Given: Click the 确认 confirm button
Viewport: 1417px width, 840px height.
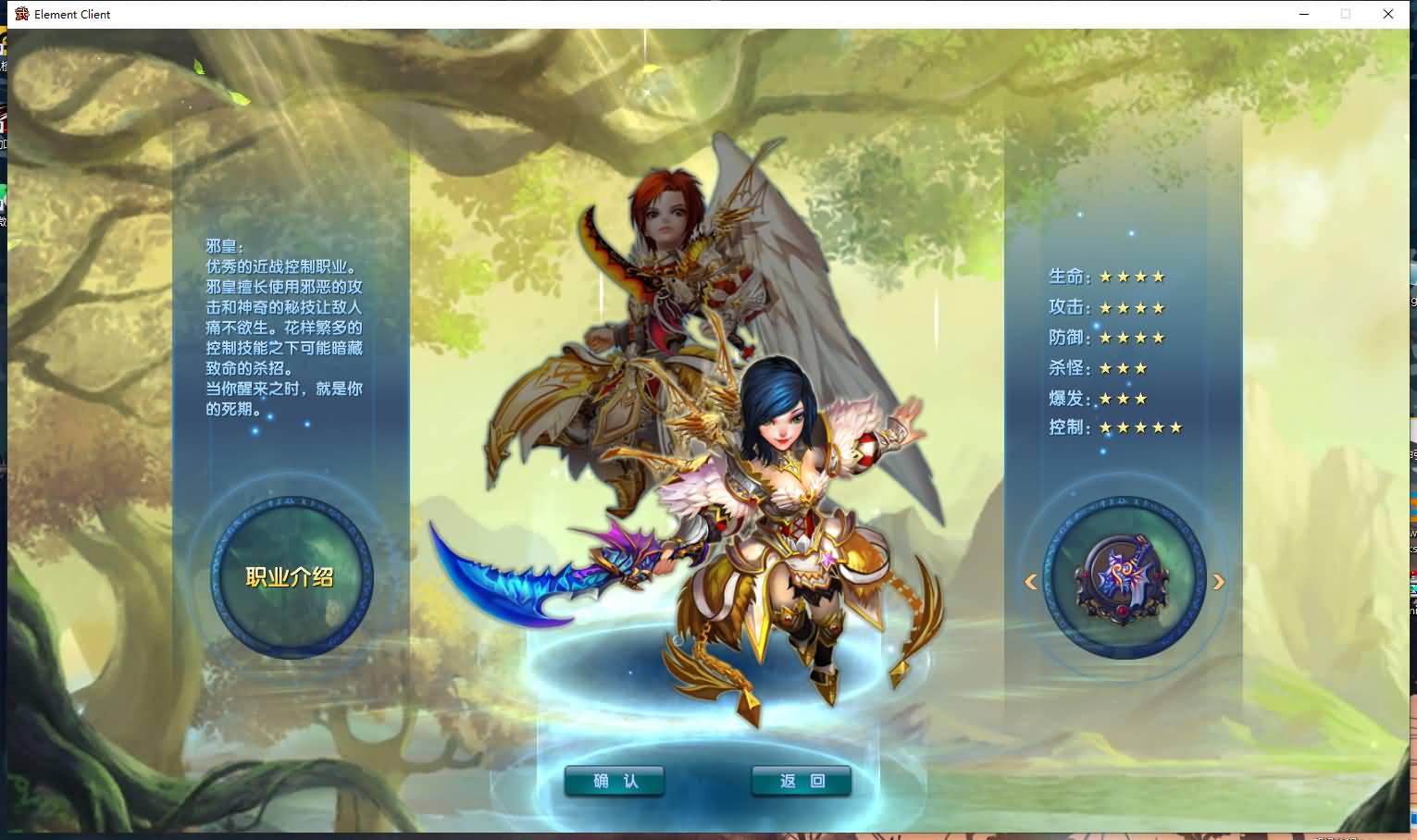Looking at the screenshot, I should 614,780.
